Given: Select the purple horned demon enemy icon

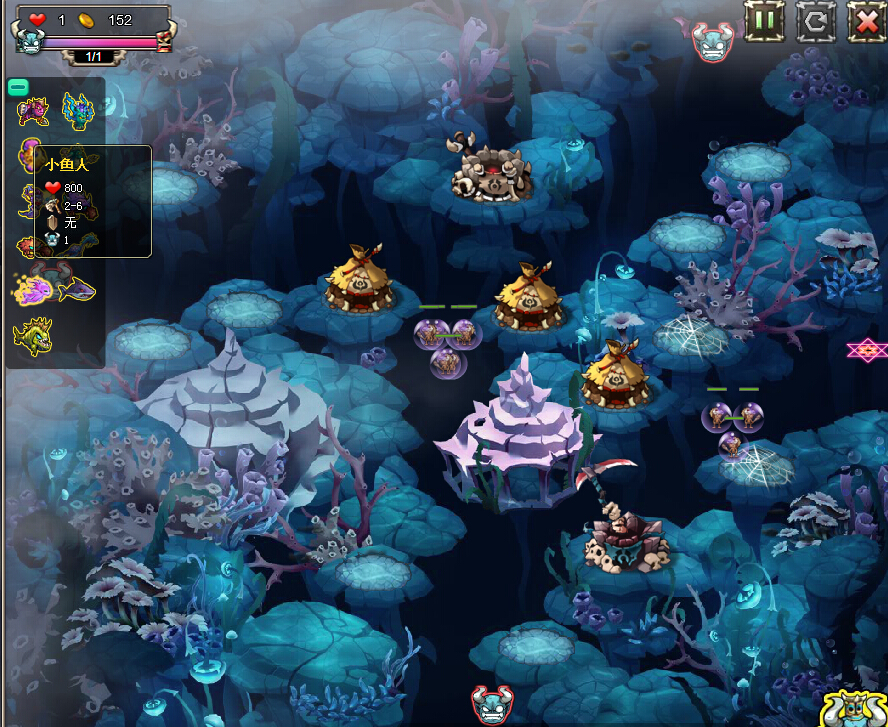Looking at the screenshot, I should point(33,110).
